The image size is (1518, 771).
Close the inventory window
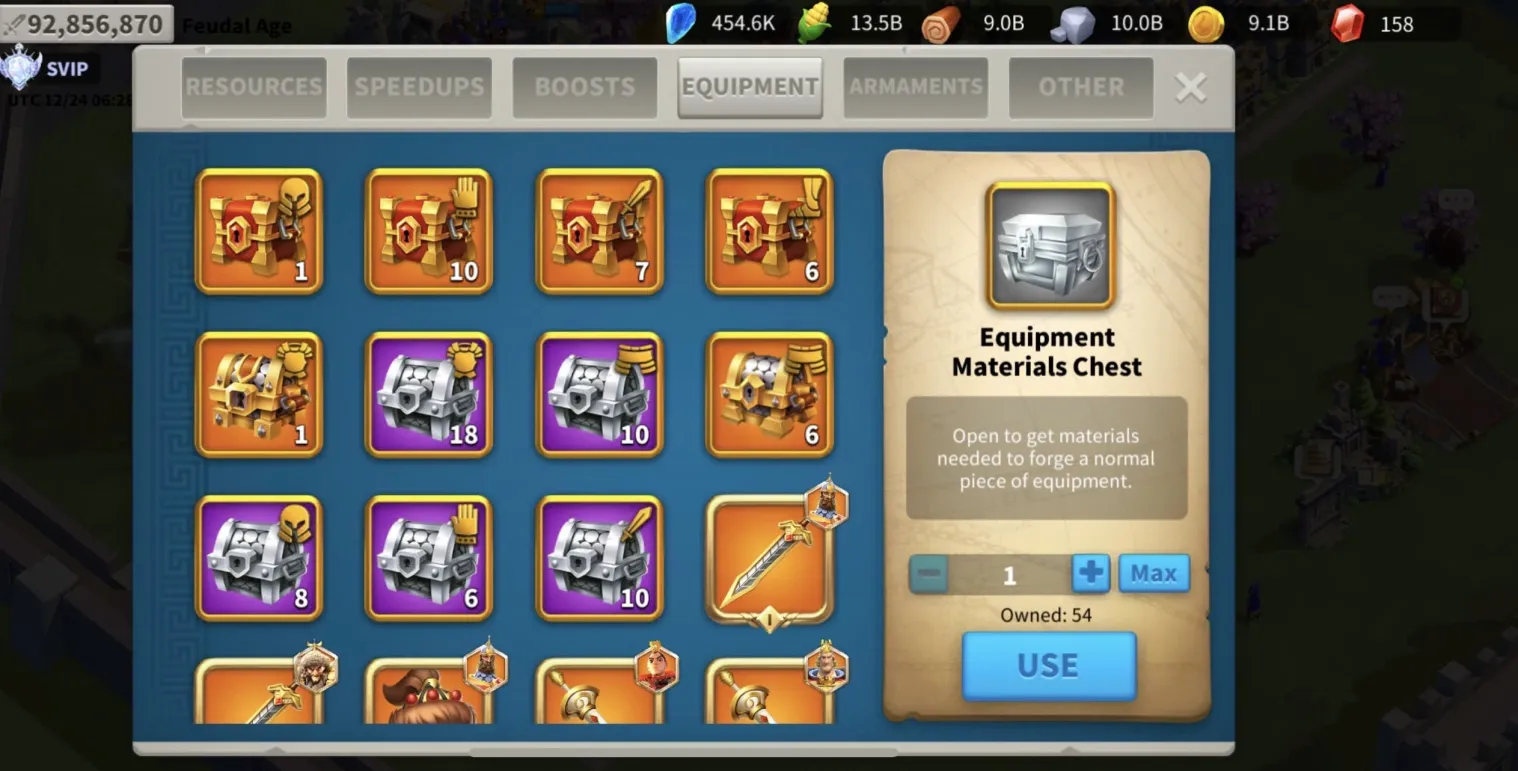pos(1190,88)
